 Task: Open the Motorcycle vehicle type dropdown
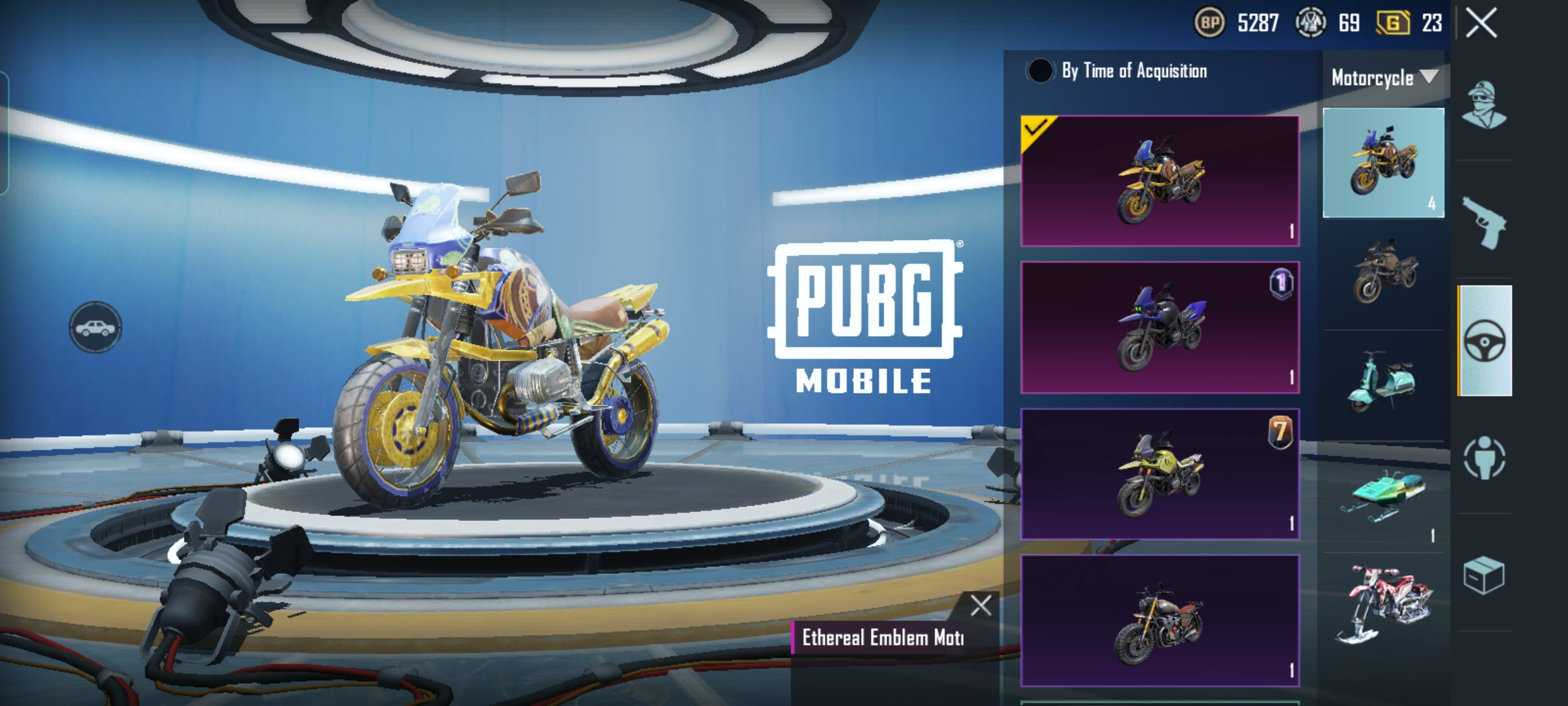tap(1383, 78)
